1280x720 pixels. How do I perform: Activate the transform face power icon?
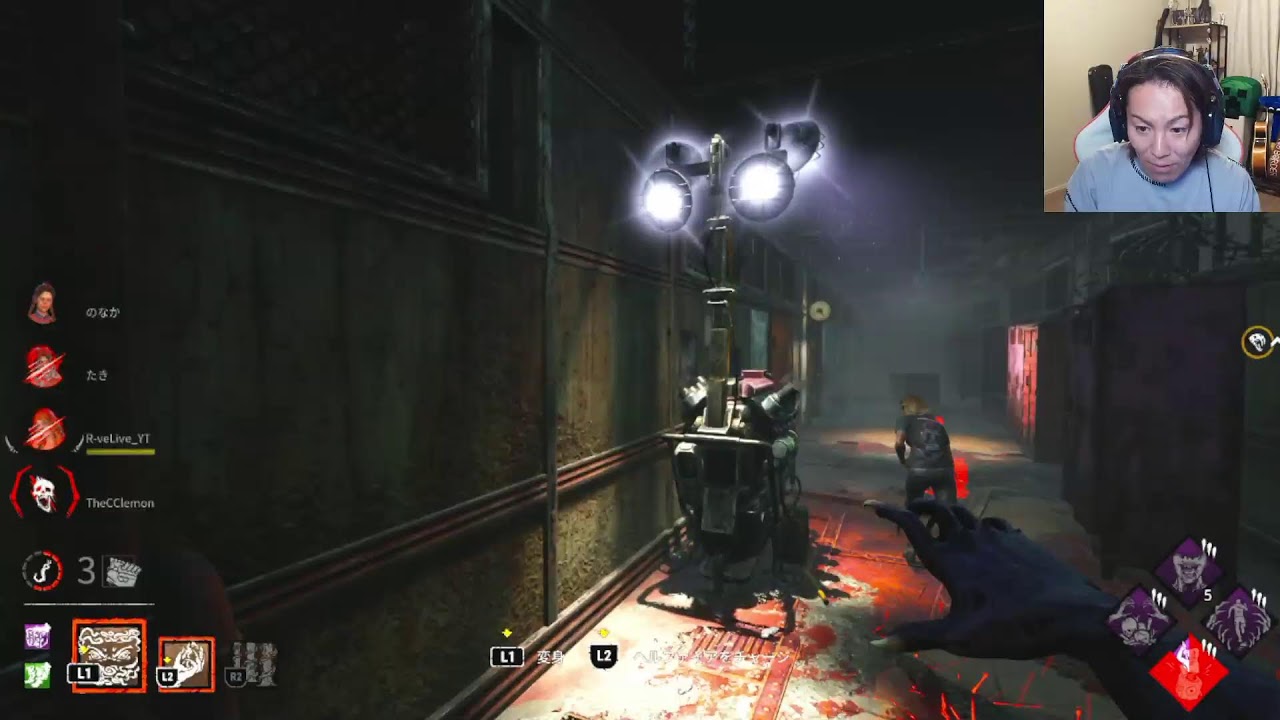tap(109, 656)
